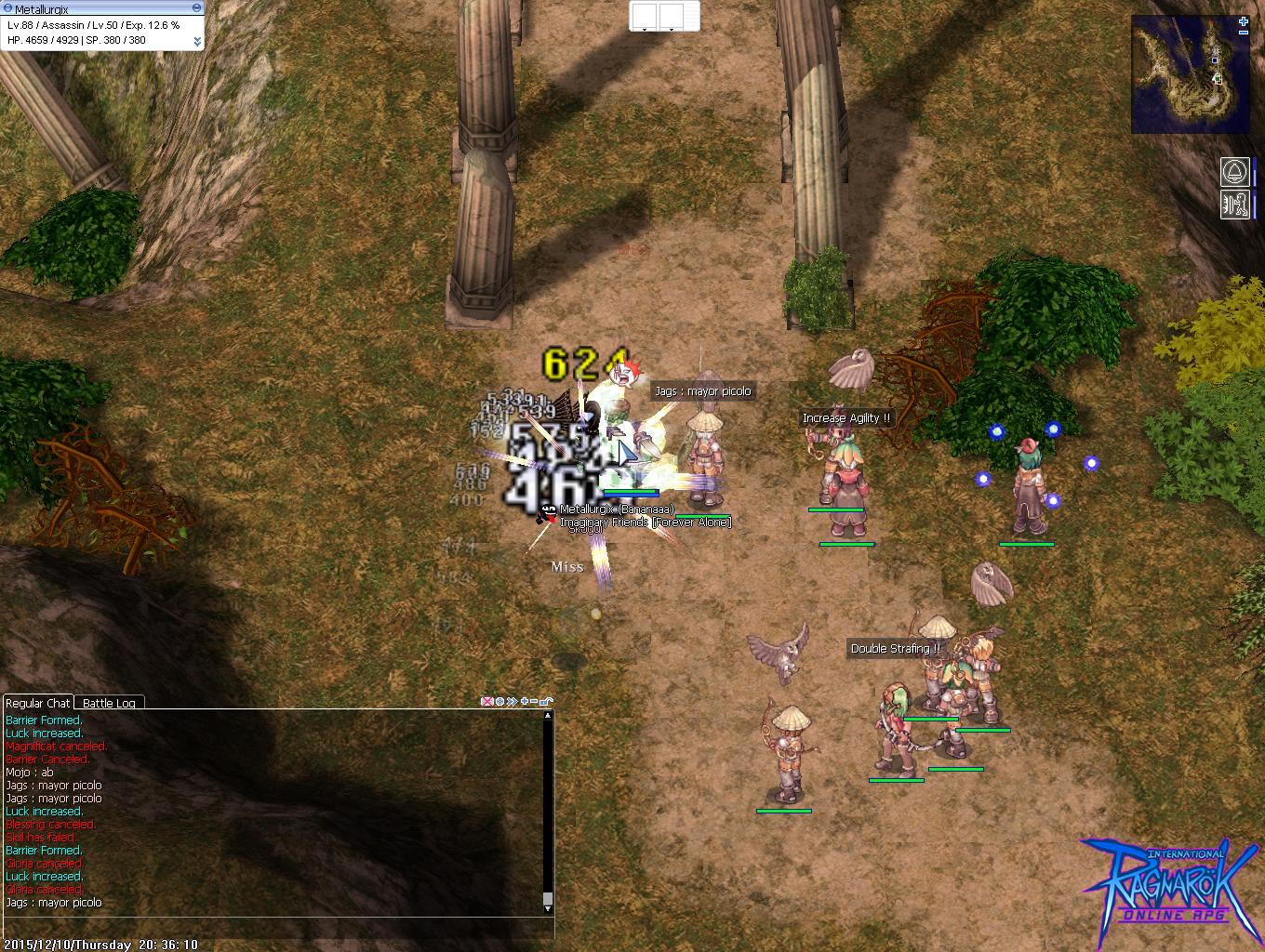Viewport: 1265px width, 952px height.
Task: Click the double chevron icon above the chat window
Action: (511, 702)
